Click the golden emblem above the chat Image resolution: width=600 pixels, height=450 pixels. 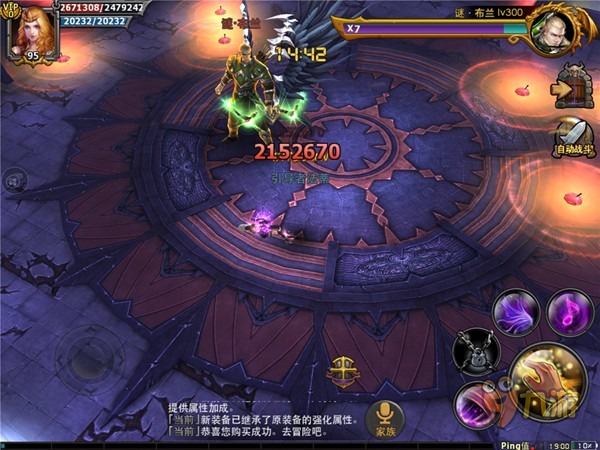click(x=342, y=367)
